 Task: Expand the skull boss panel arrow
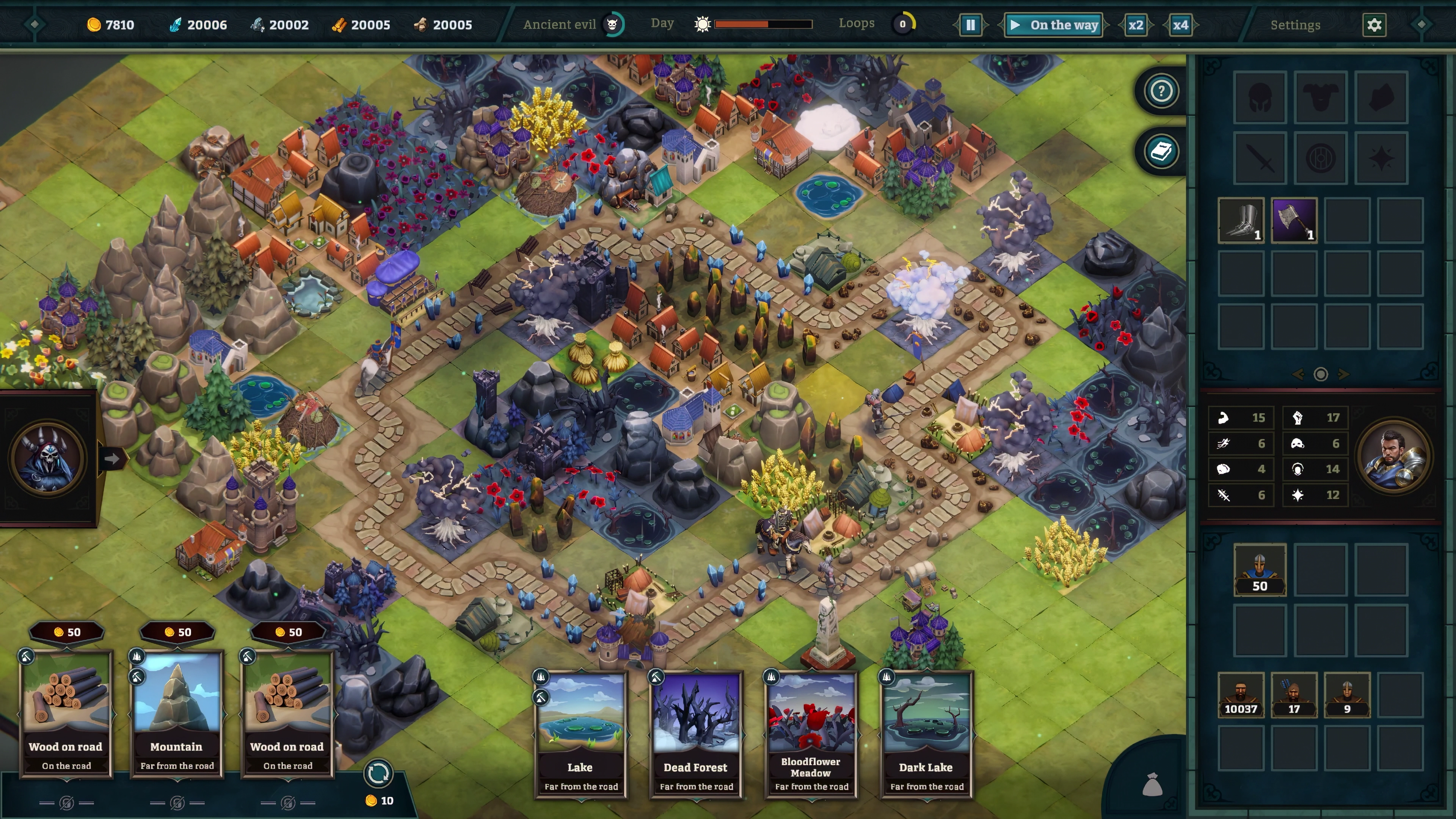point(112,458)
